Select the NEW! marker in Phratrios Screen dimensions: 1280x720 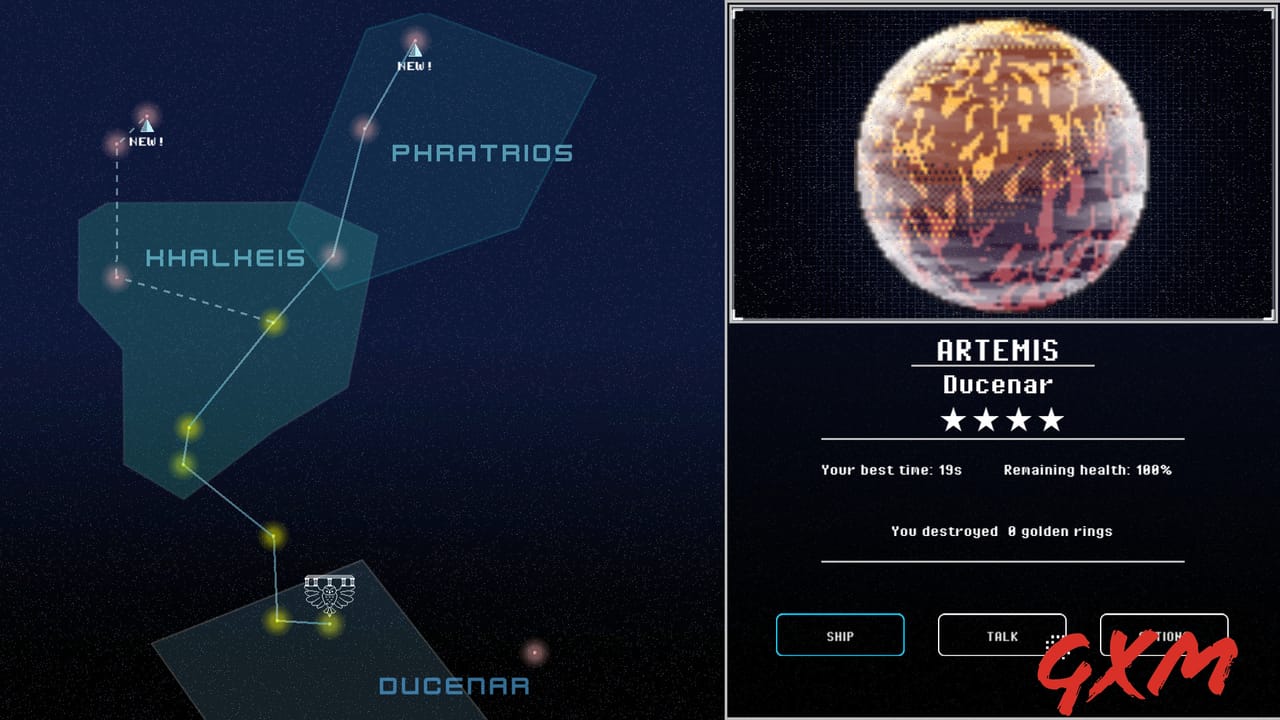point(414,48)
